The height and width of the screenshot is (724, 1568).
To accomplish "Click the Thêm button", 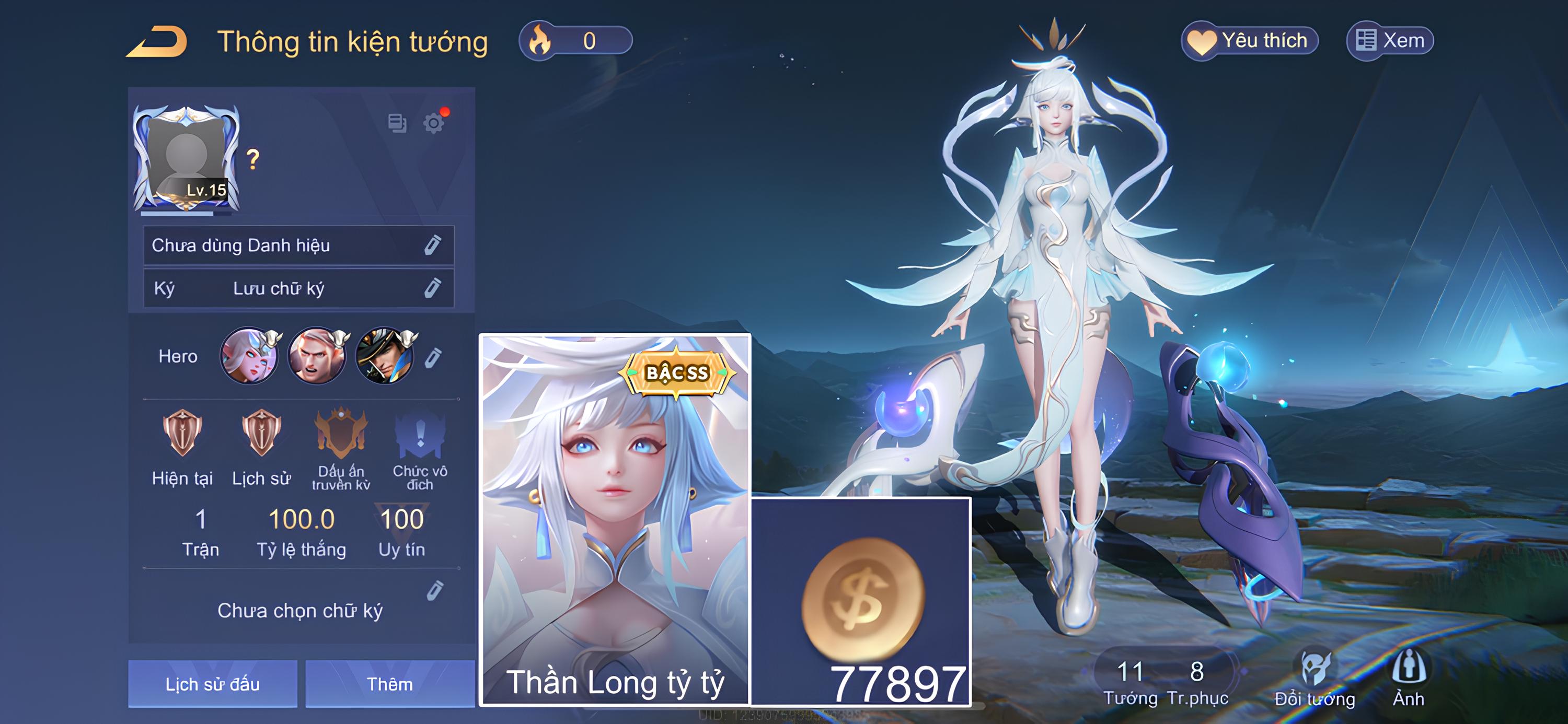I will pos(389,684).
